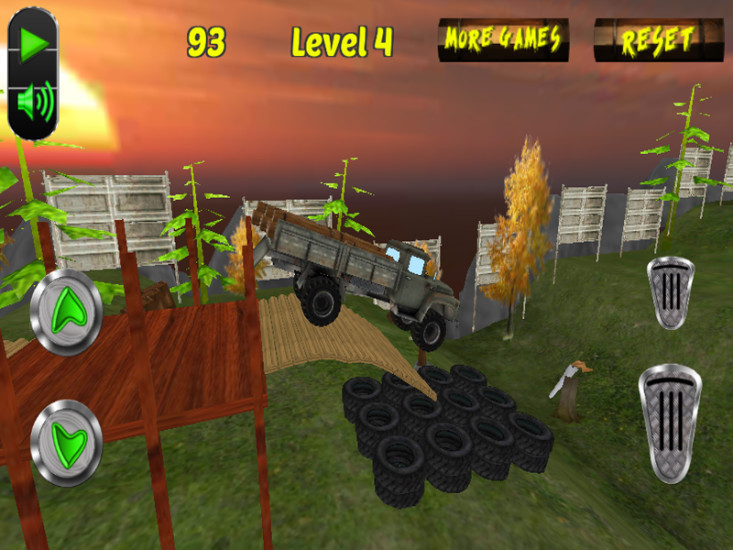Click the green play arrow button
733x550 pixels.
(34, 44)
